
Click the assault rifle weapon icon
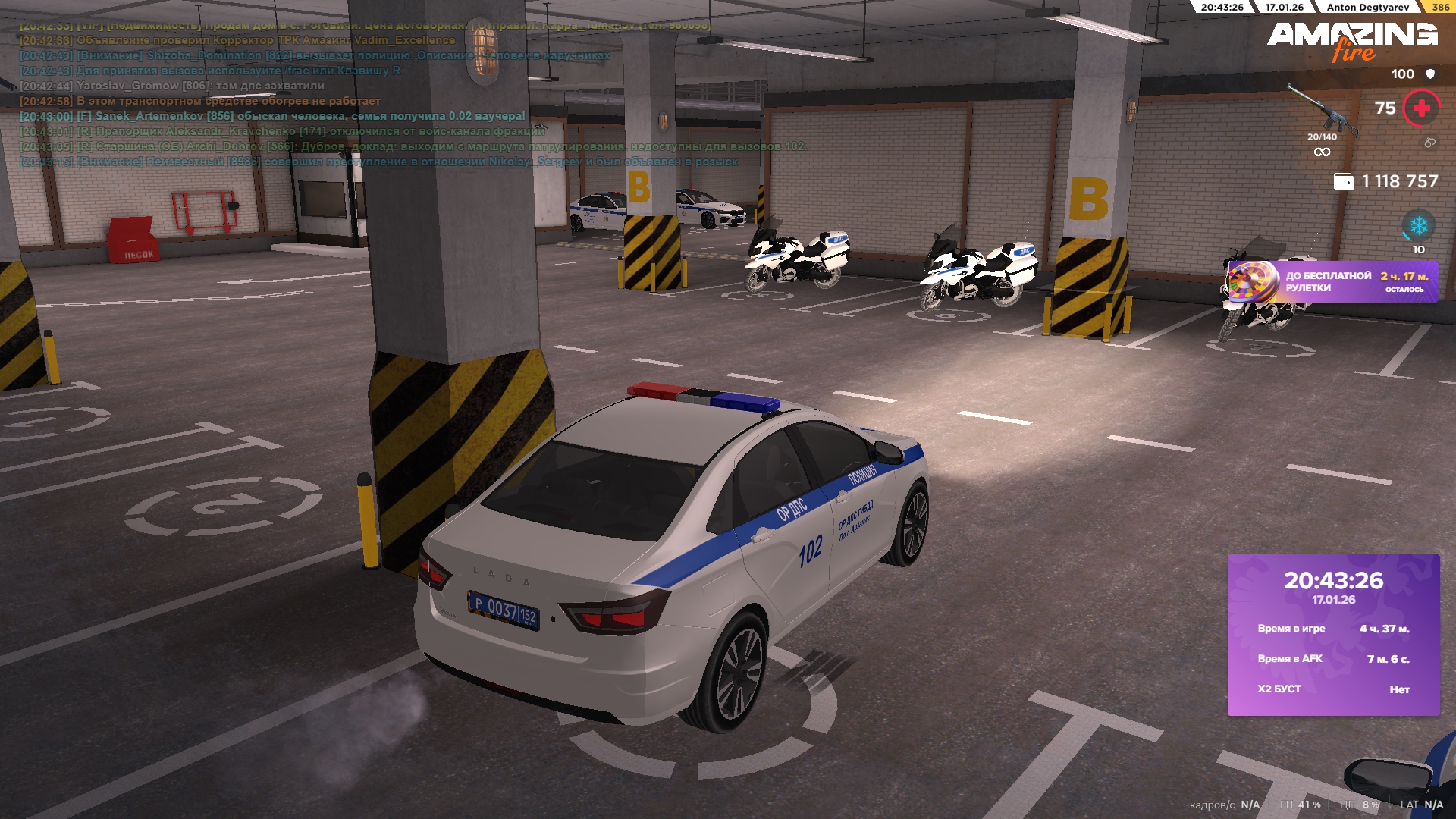(1321, 111)
